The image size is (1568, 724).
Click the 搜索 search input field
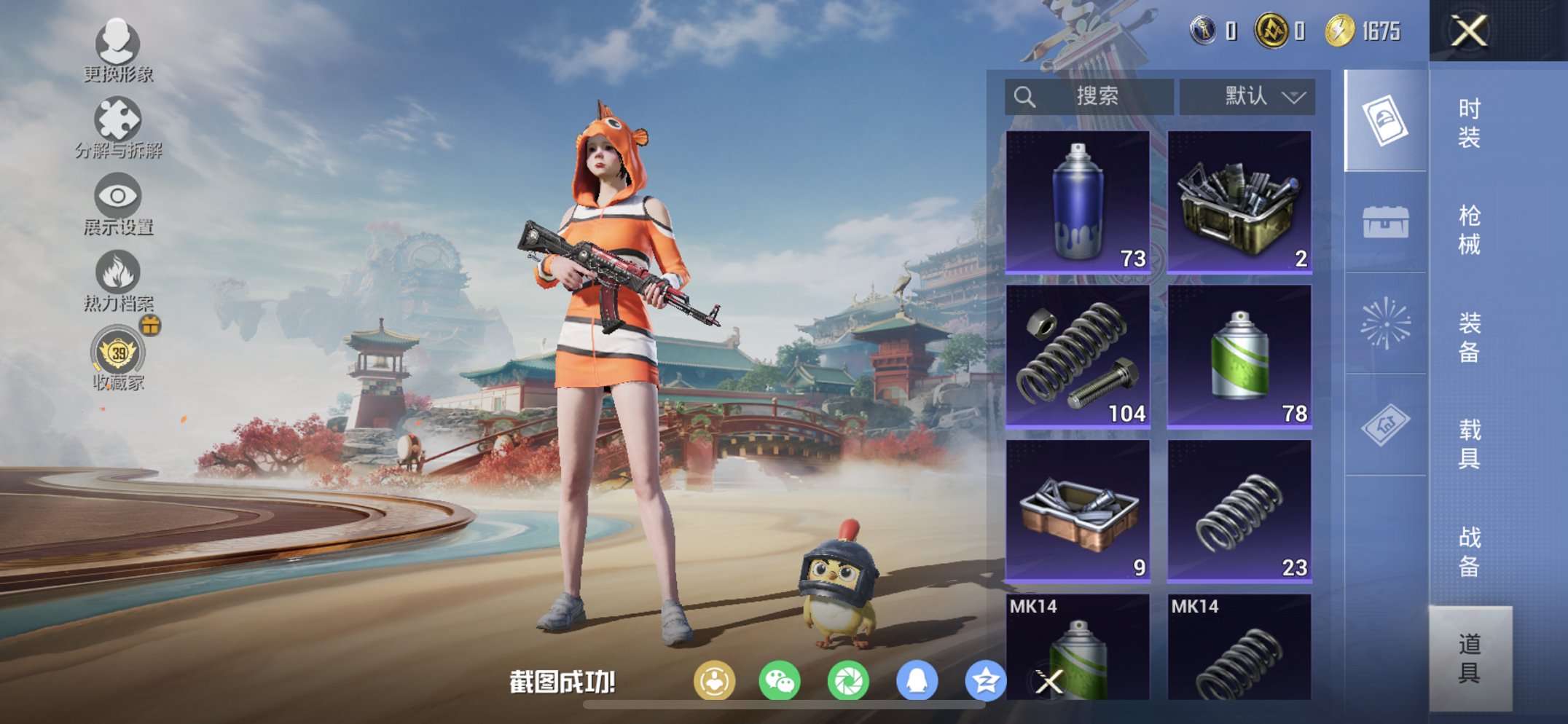[x=1089, y=95]
